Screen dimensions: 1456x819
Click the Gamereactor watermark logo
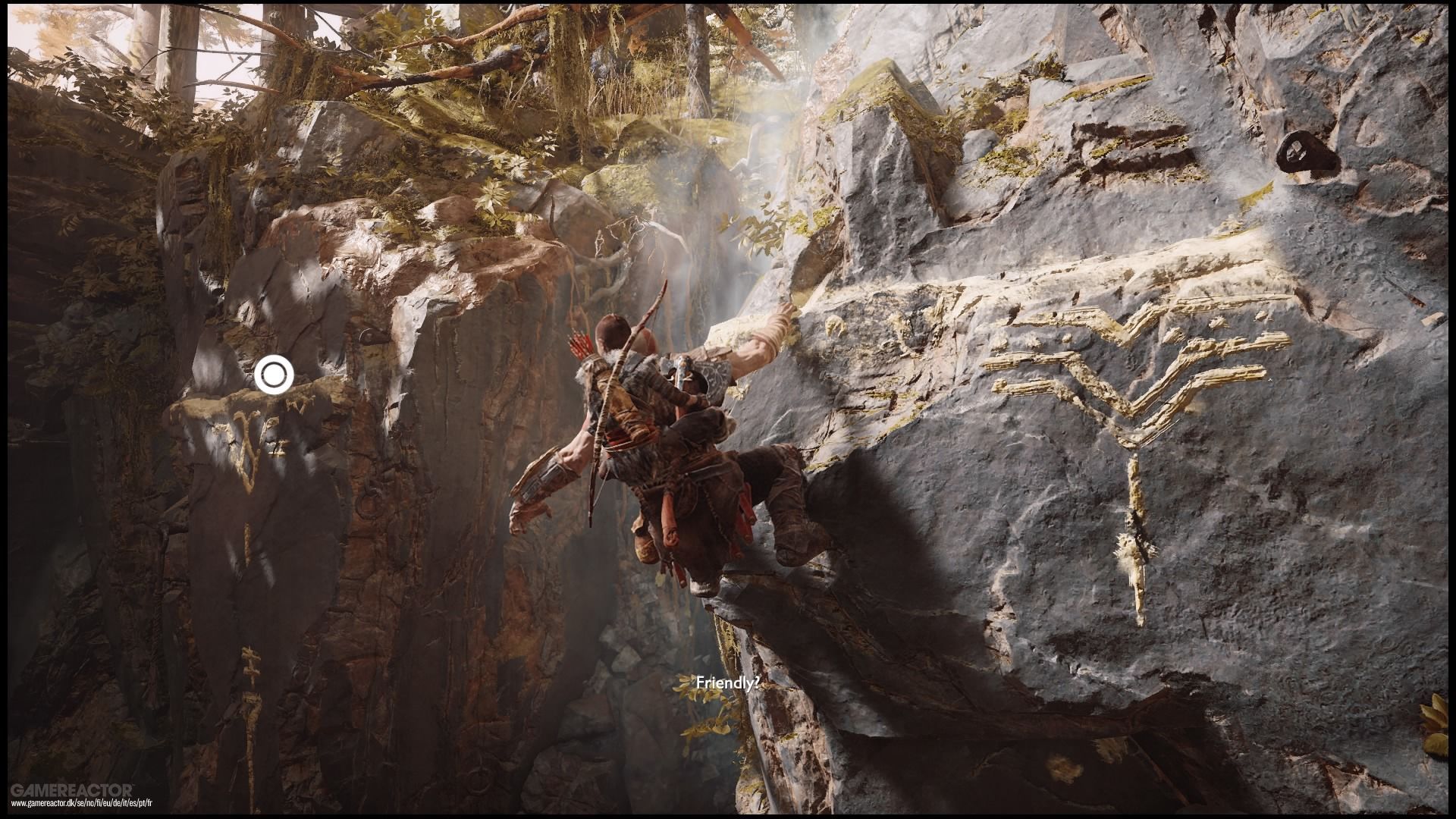click(72, 789)
